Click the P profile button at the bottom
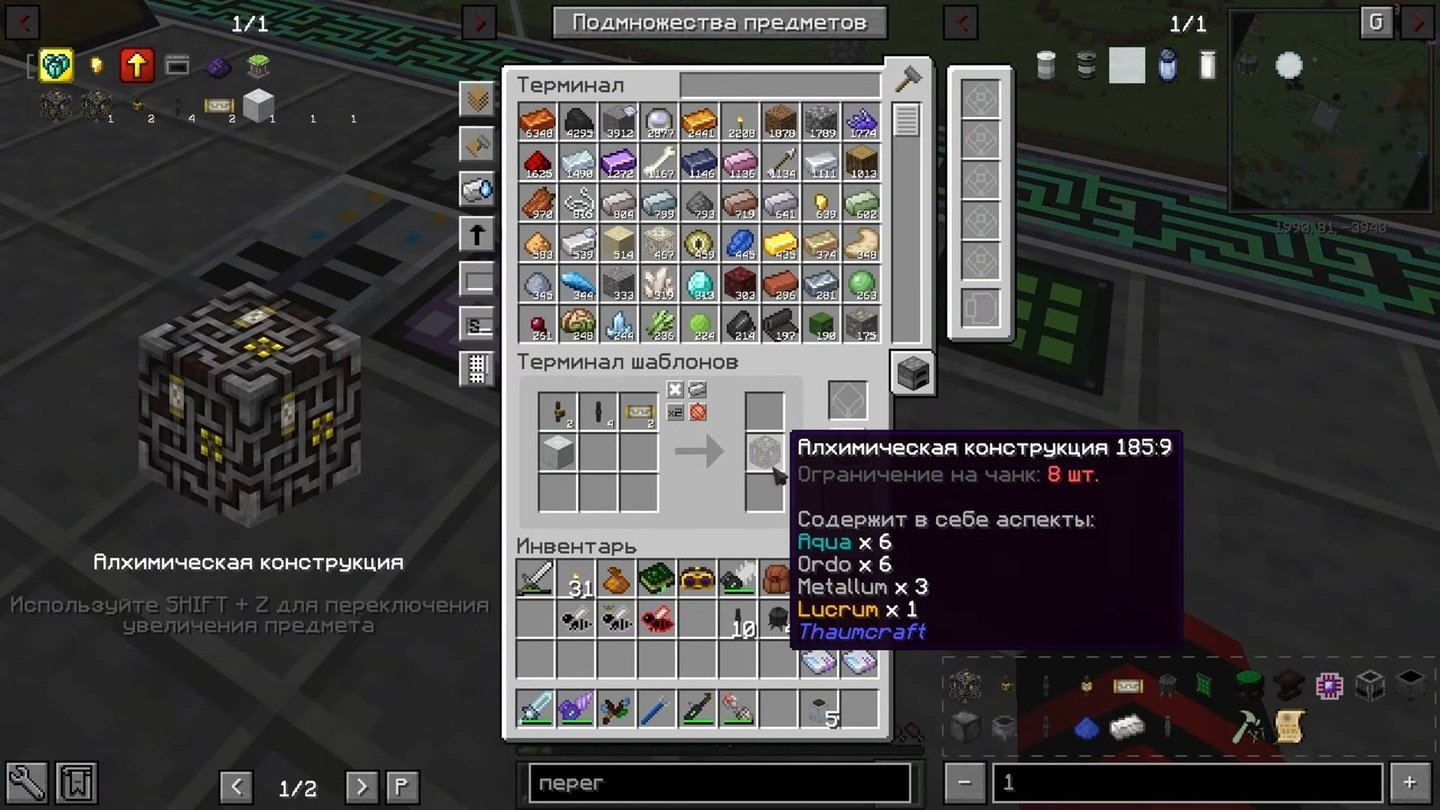1440x810 pixels. click(404, 788)
